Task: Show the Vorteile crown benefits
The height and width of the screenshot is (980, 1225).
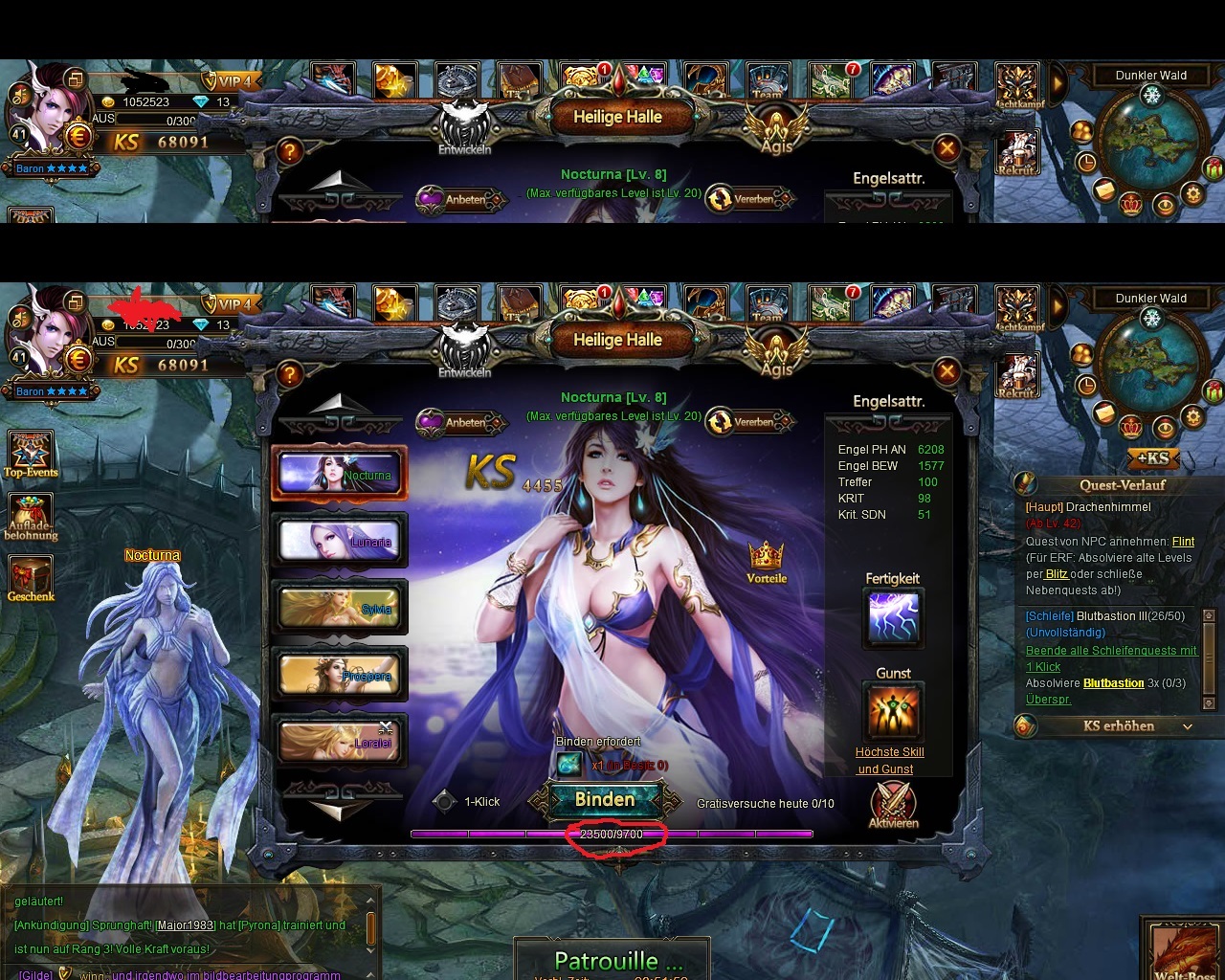Action: [x=766, y=561]
